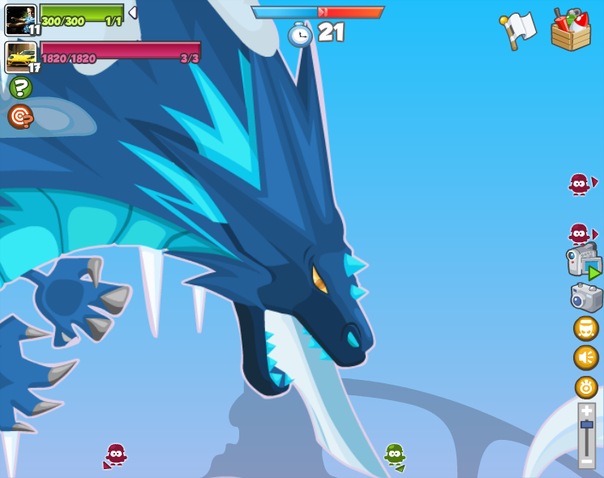Select the yellow car avatar with level 17

click(20, 55)
